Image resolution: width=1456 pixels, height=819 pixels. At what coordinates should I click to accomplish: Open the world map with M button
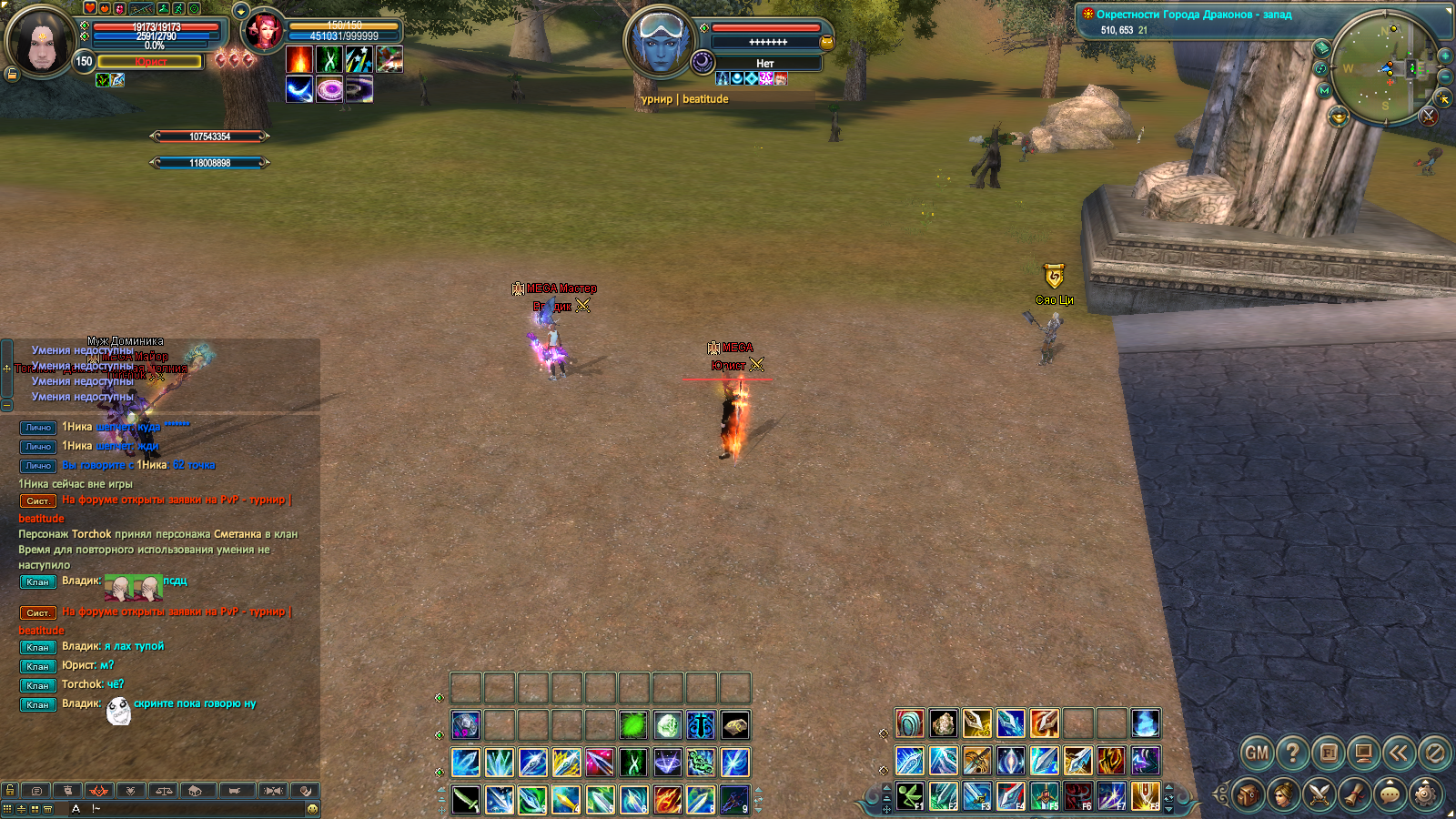point(1324,90)
